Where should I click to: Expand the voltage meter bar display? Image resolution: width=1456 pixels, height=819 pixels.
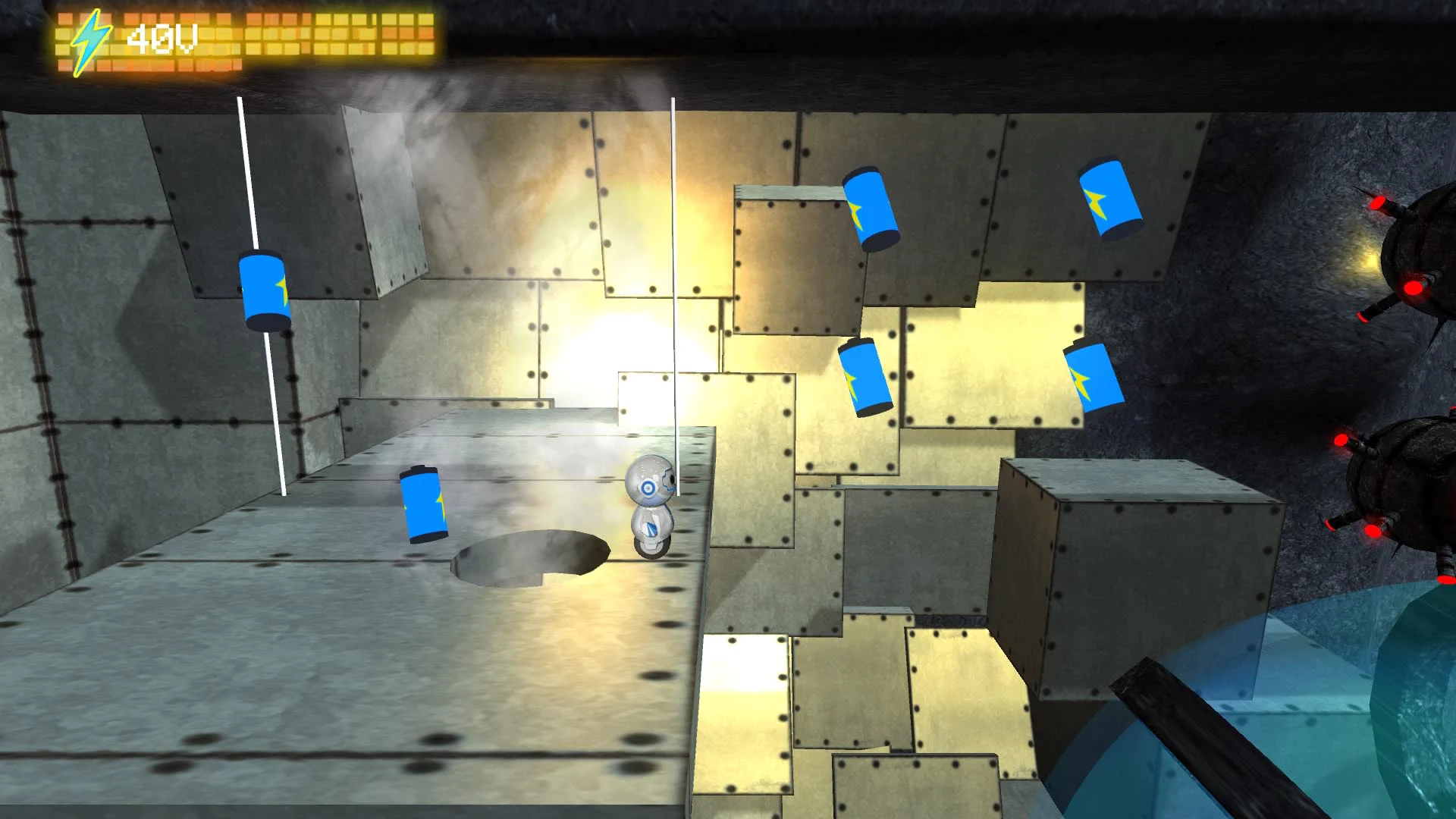pos(303,38)
